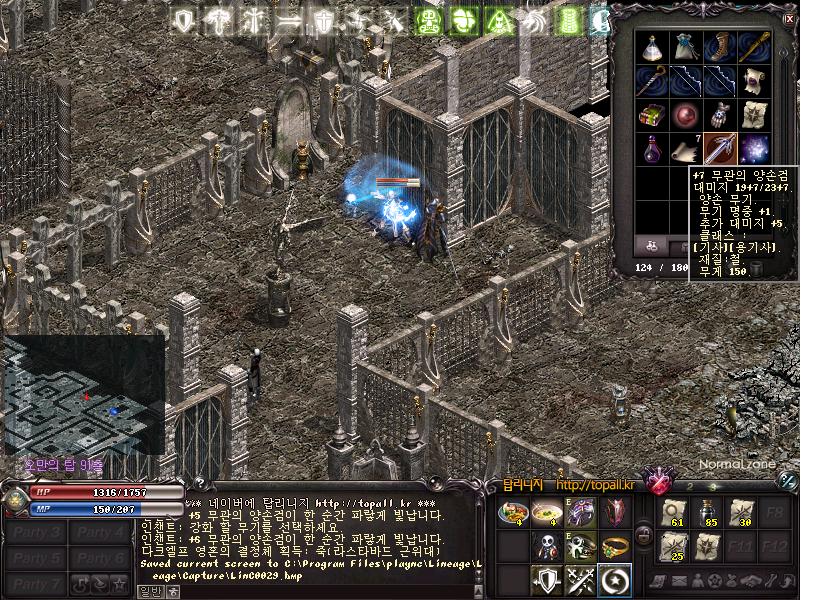Screen dimensions: 840x600
Task: Activate the crescent moon and star skill
Action: click(614, 579)
